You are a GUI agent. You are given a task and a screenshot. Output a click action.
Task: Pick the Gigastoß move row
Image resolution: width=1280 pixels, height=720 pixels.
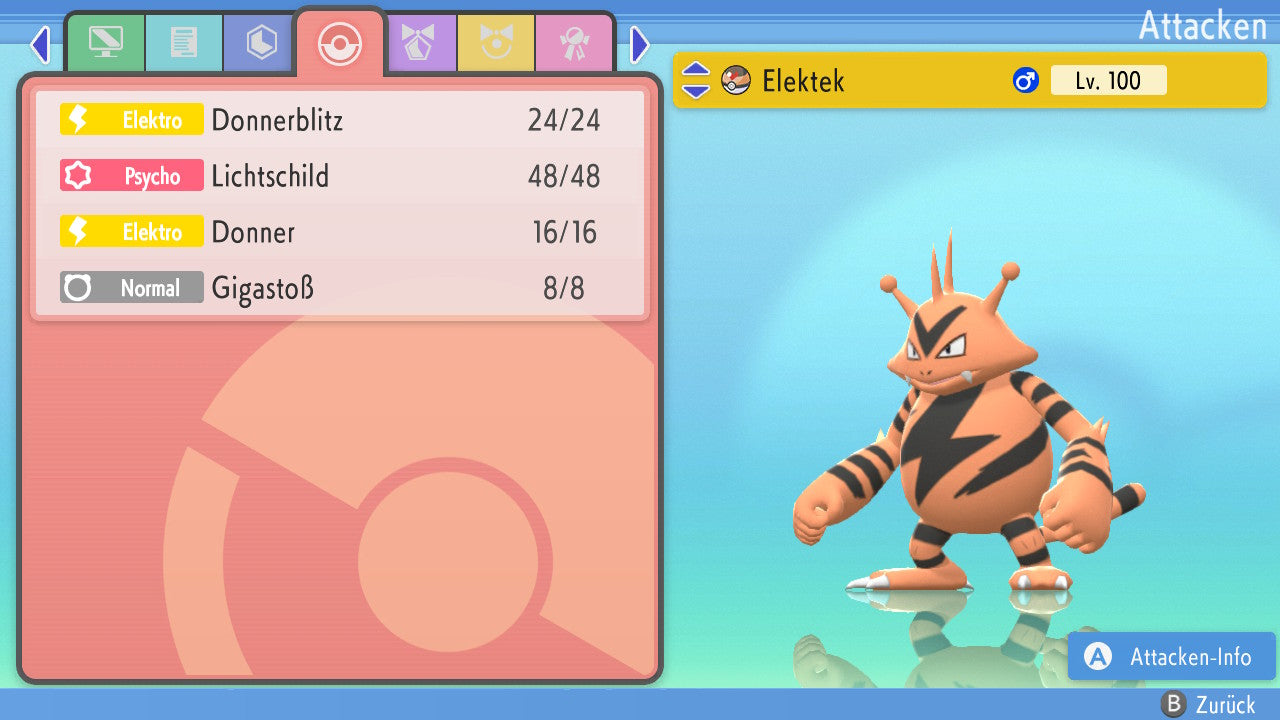(340, 288)
